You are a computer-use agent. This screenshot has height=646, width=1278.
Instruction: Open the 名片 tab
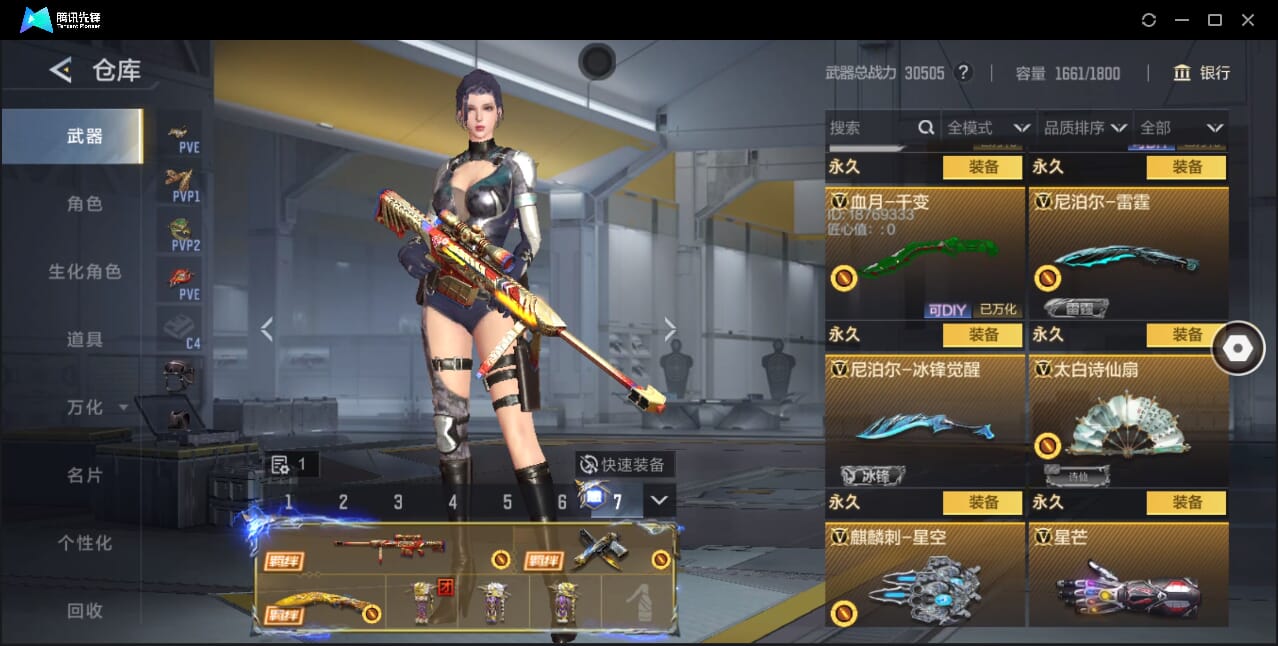click(x=85, y=475)
